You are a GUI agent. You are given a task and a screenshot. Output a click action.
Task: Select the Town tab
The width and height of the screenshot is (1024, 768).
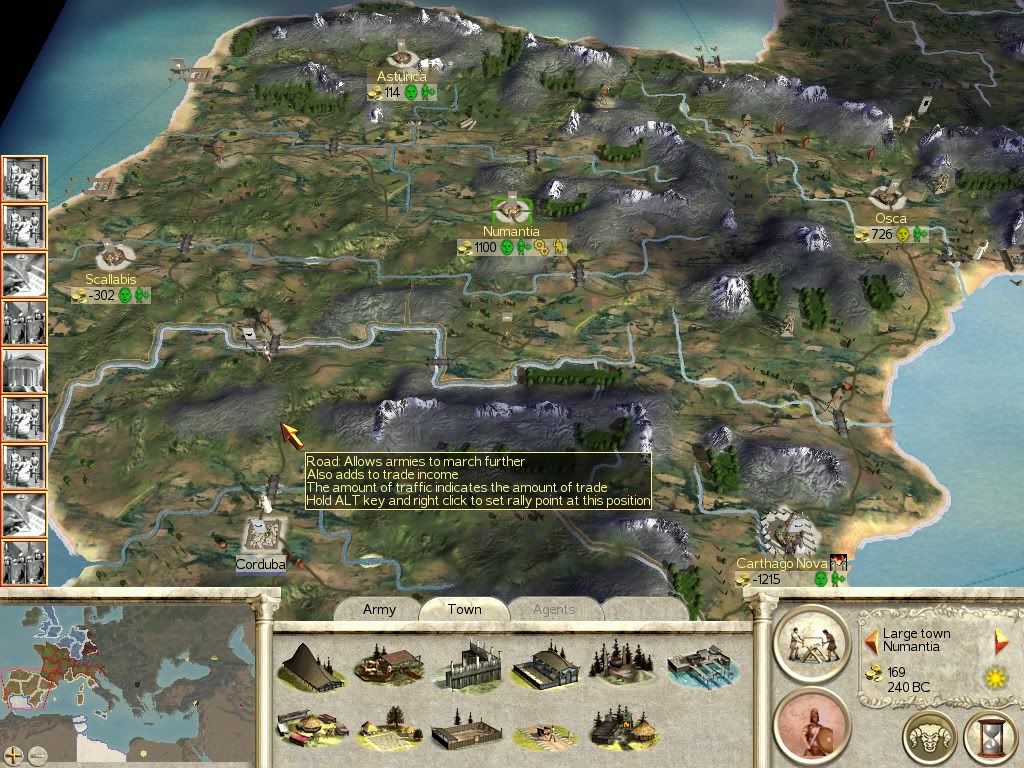(464, 609)
